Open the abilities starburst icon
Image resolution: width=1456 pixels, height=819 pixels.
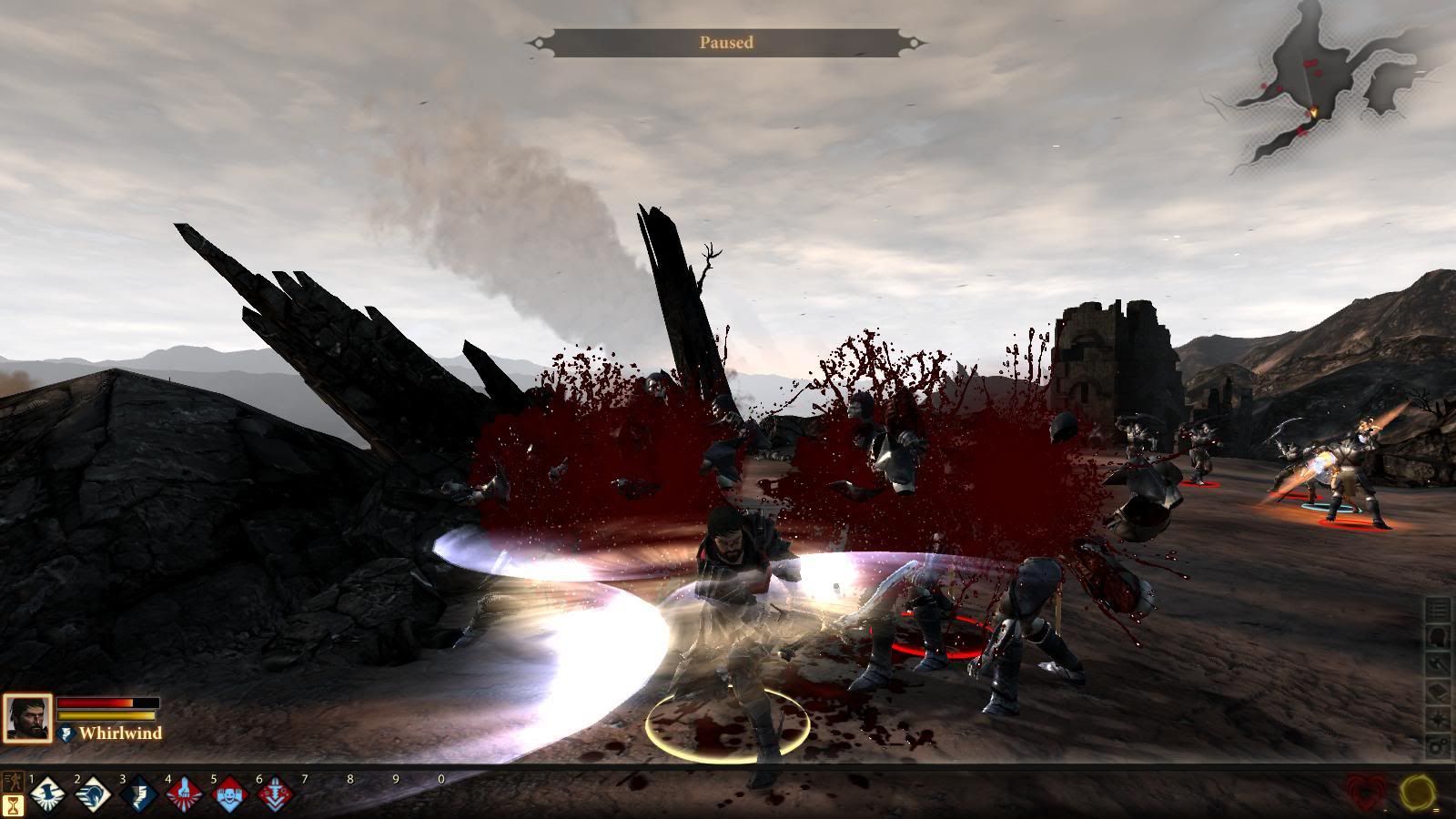[x=1438, y=720]
